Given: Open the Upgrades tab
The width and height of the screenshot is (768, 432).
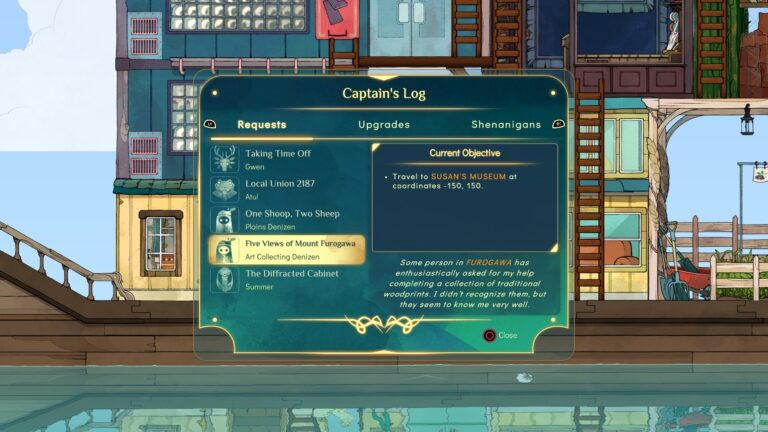Looking at the screenshot, I should point(384,125).
